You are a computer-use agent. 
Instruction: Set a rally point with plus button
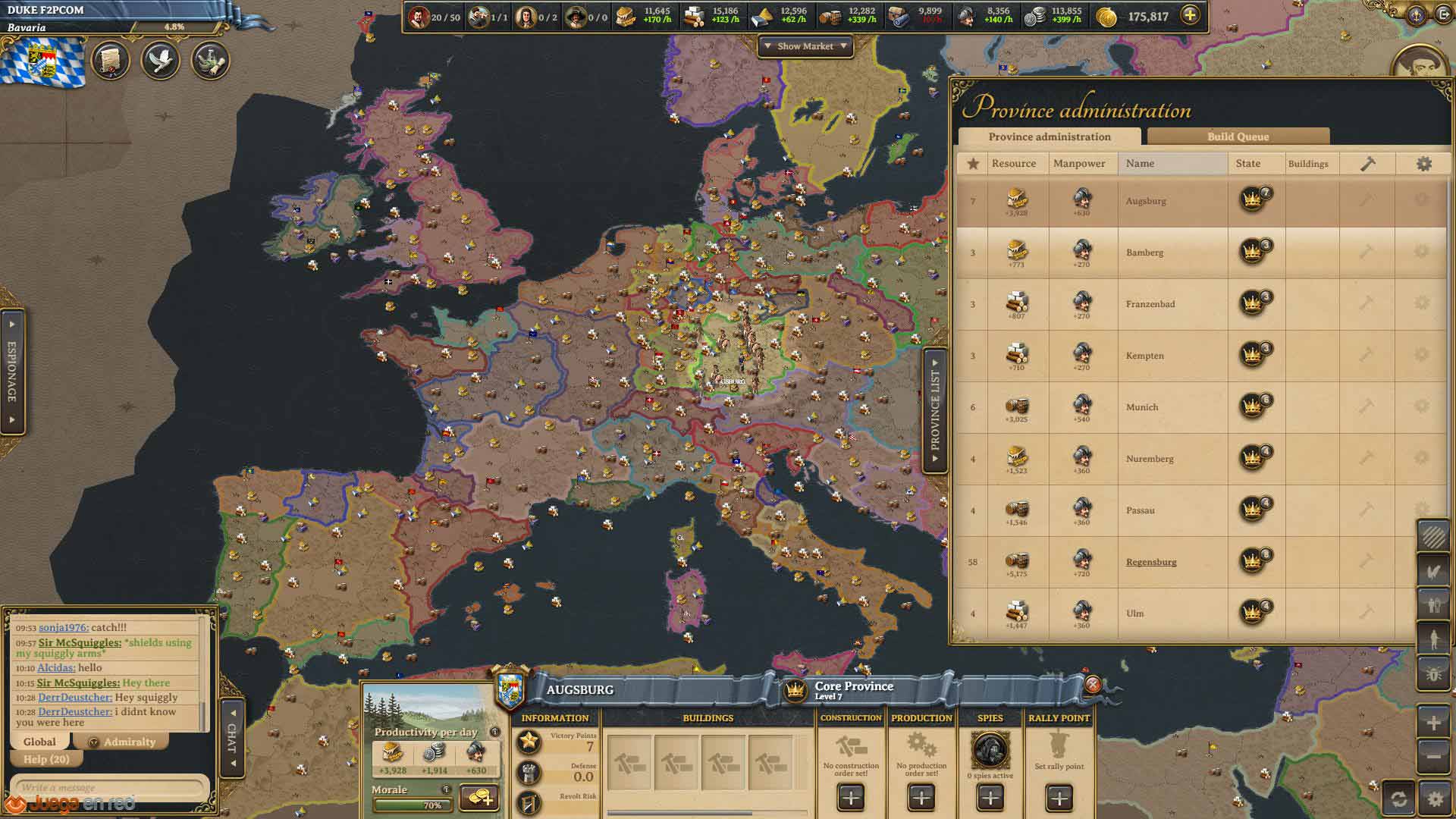[1059, 798]
